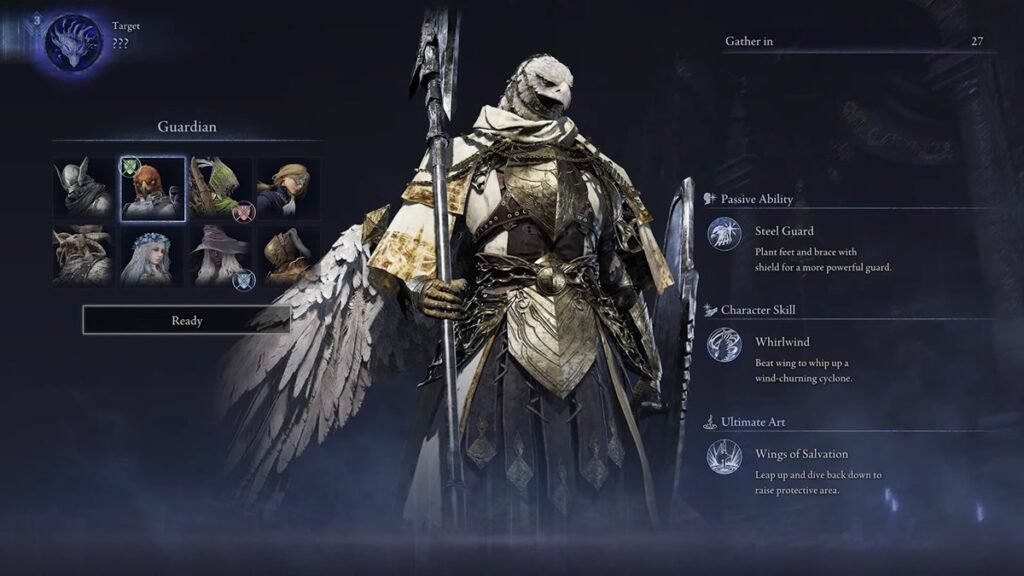Select the winged-helmet knight portrait
This screenshot has width=1024, height=576.
[83, 188]
